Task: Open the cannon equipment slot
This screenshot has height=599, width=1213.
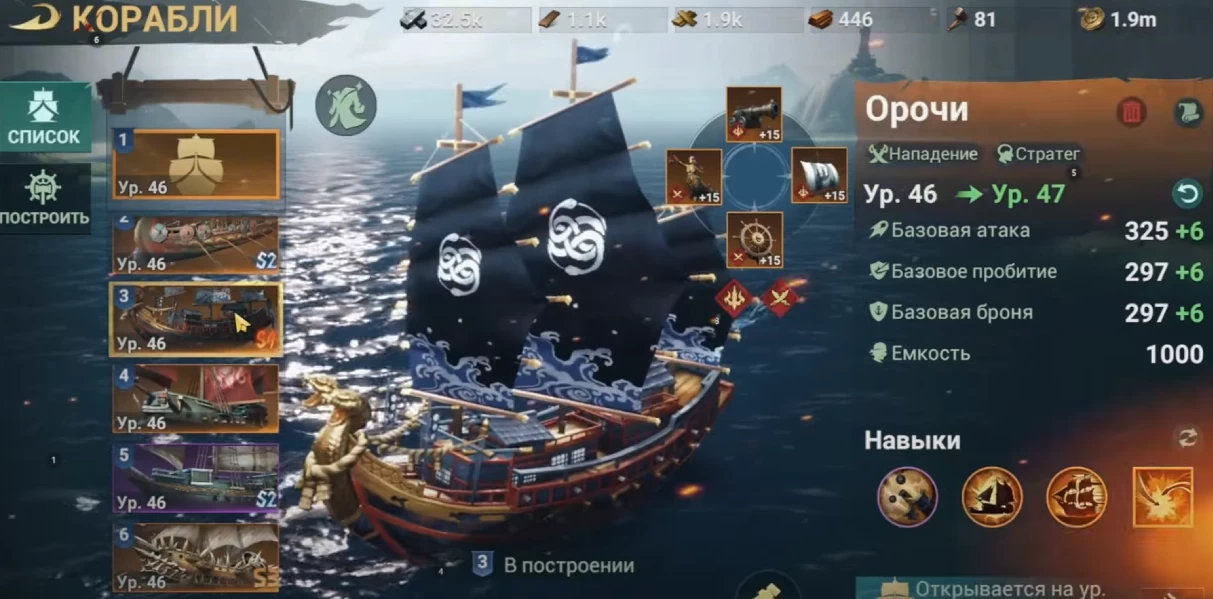Action: click(x=754, y=114)
